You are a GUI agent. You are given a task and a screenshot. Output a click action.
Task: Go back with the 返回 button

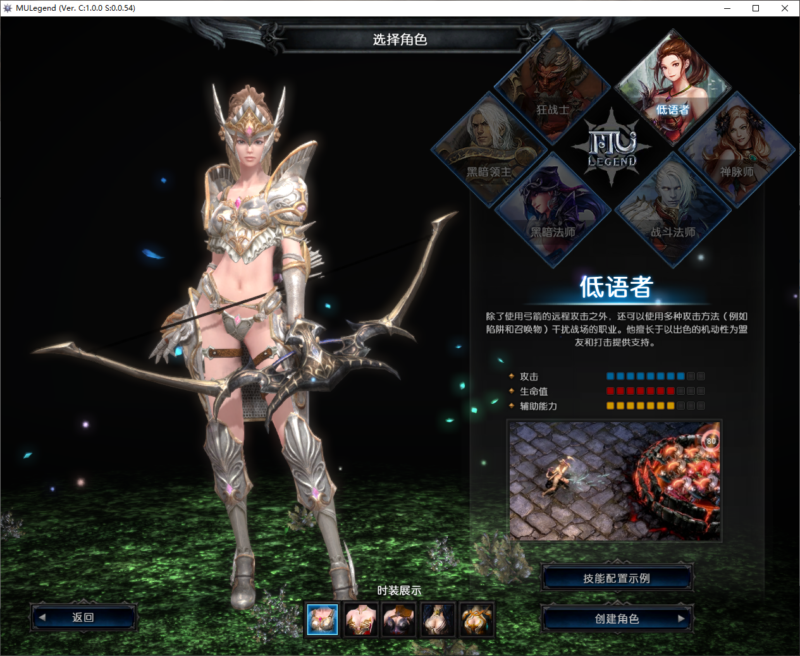pyautogui.click(x=83, y=617)
